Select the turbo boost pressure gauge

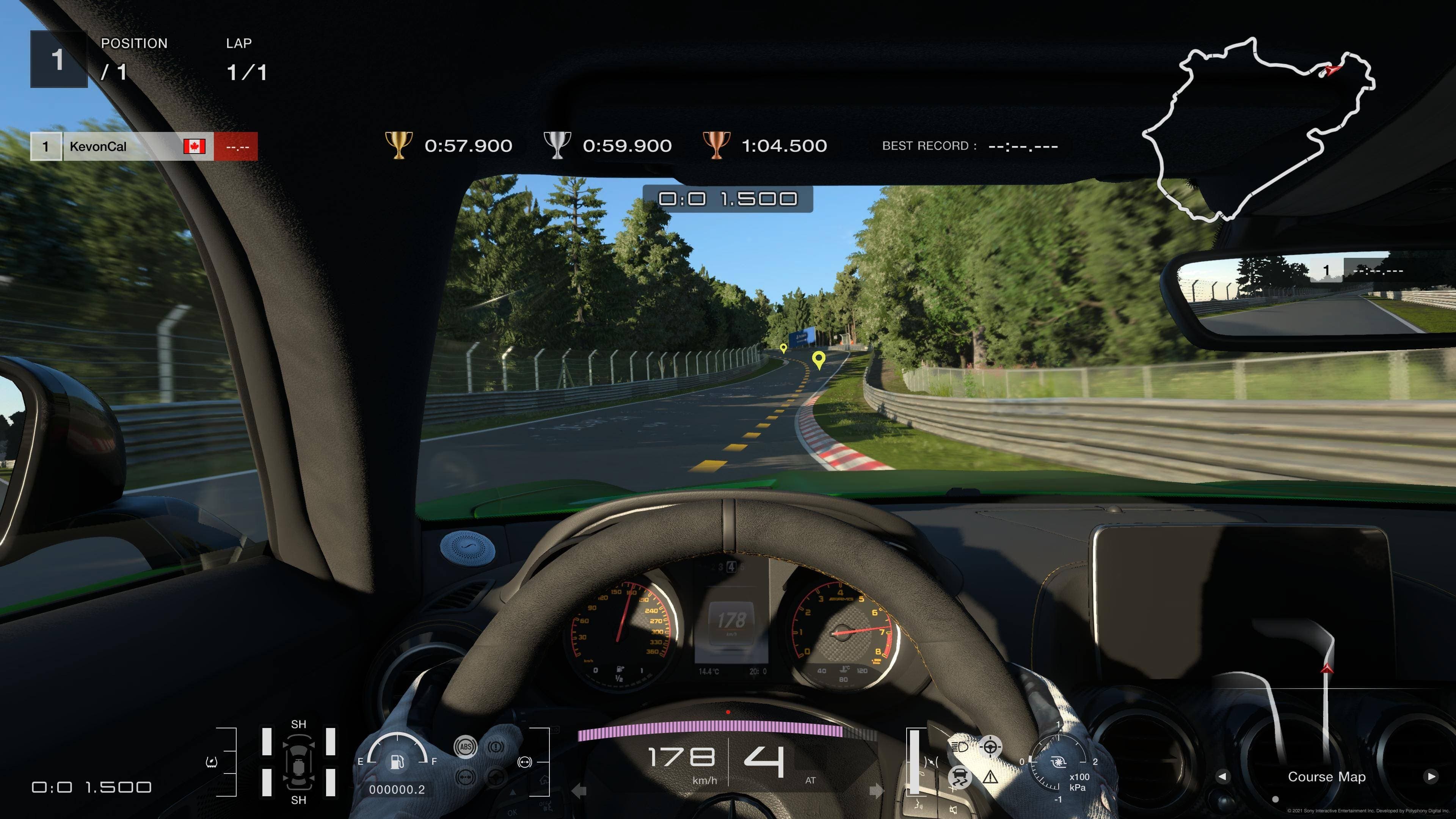(x=1057, y=763)
